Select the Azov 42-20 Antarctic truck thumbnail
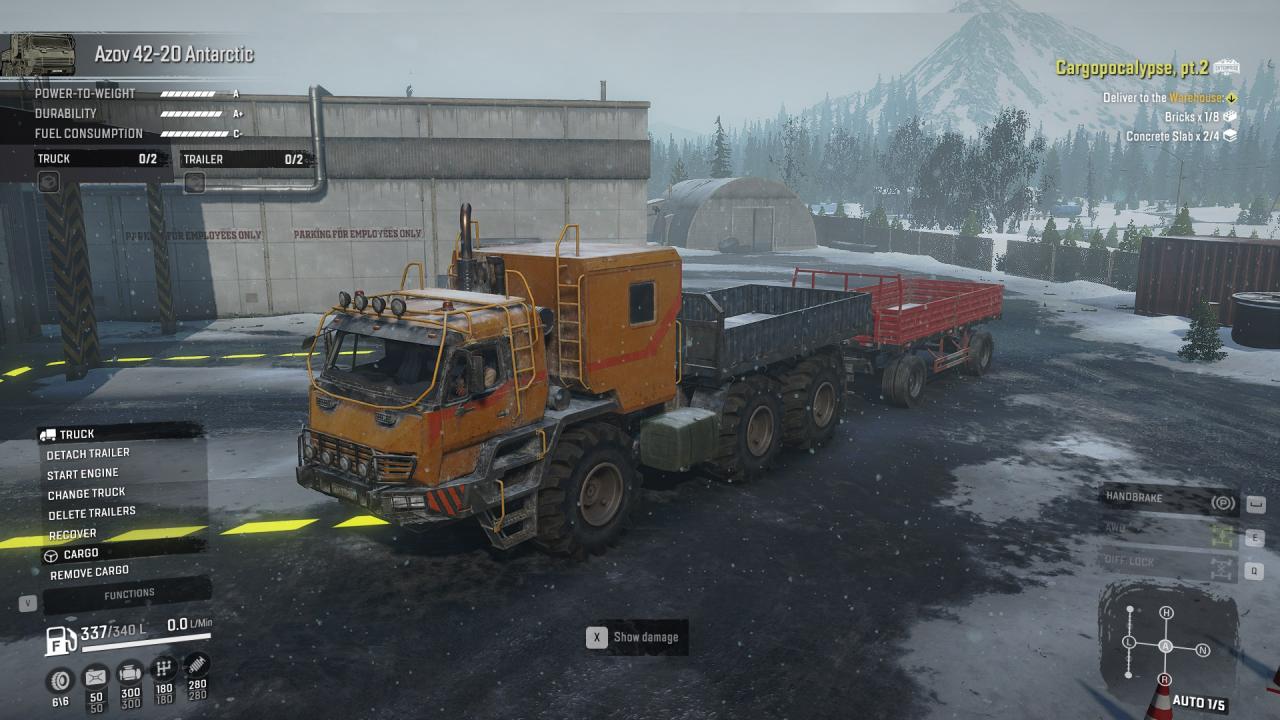This screenshot has width=1280, height=720. tap(38, 55)
